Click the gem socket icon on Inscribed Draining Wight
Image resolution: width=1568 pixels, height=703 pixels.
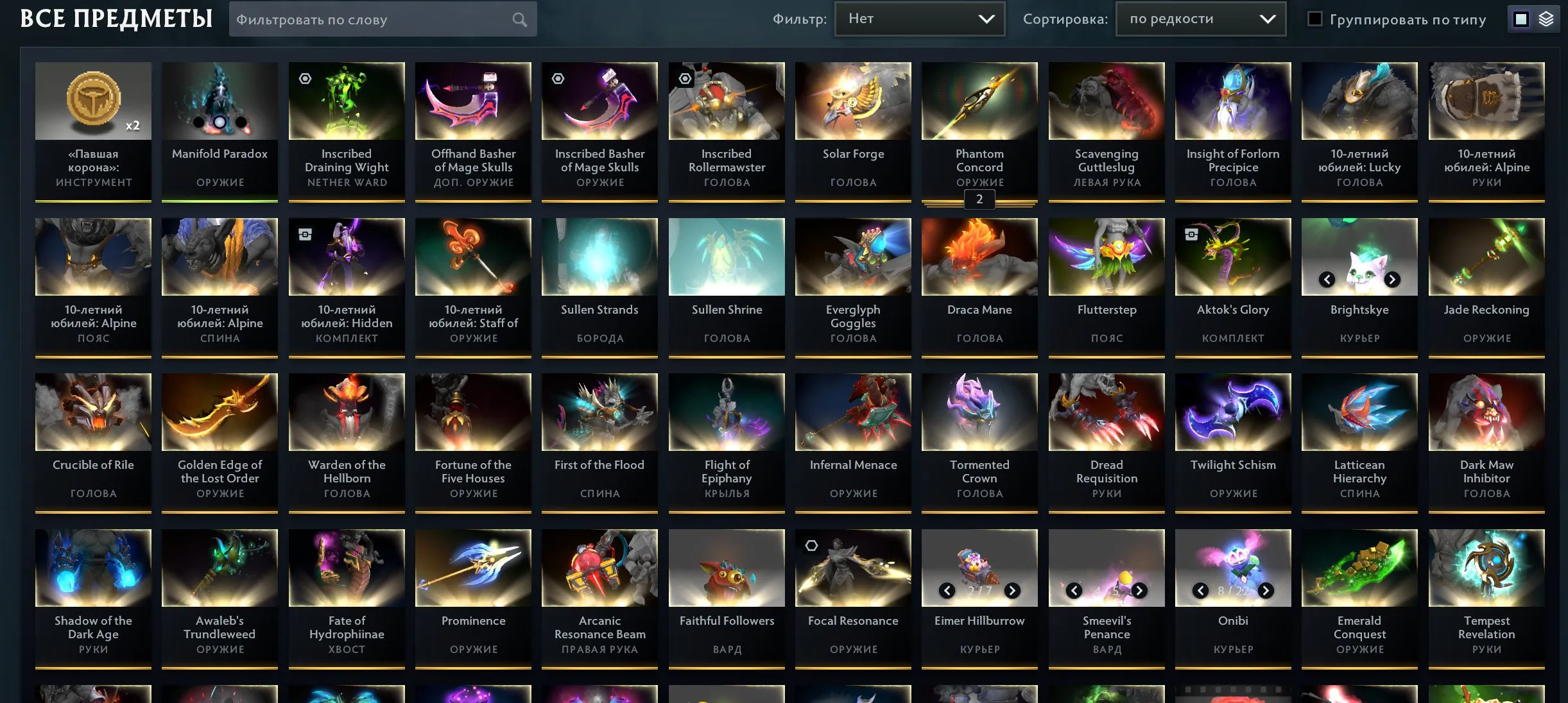pyautogui.click(x=304, y=78)
